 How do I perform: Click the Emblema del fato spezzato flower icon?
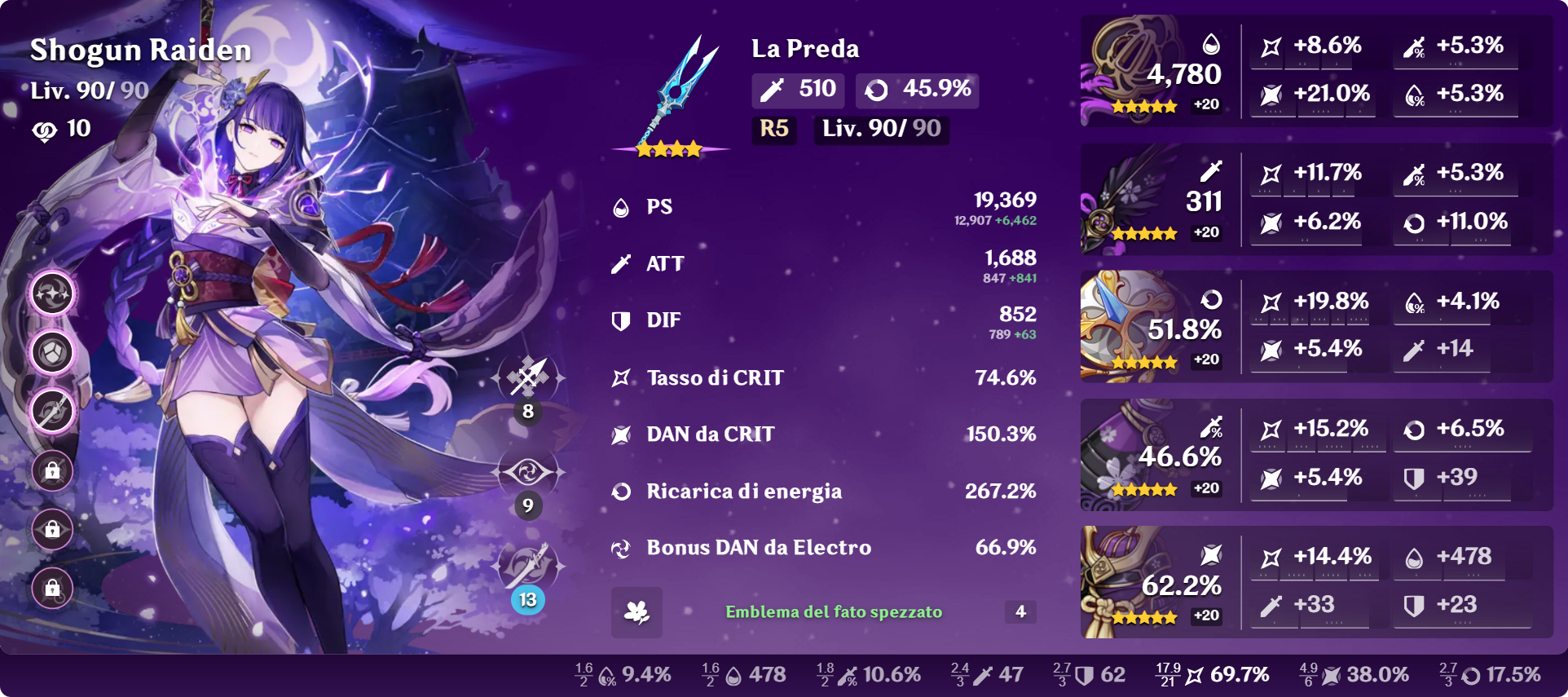tap(636, 612)
